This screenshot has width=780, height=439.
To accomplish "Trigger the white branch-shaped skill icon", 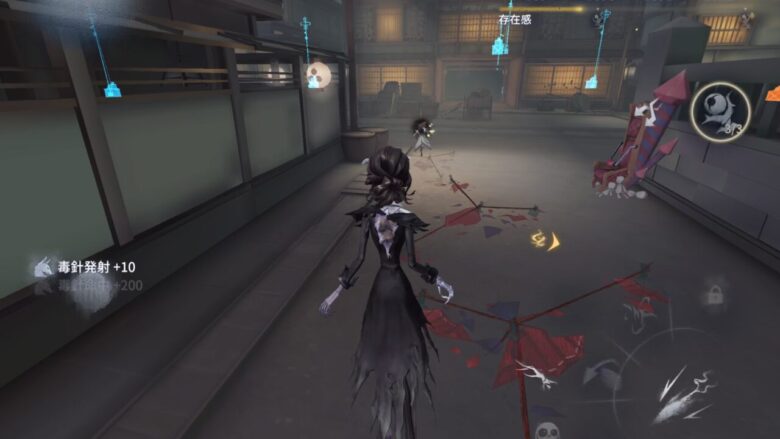I will (537, 373).
